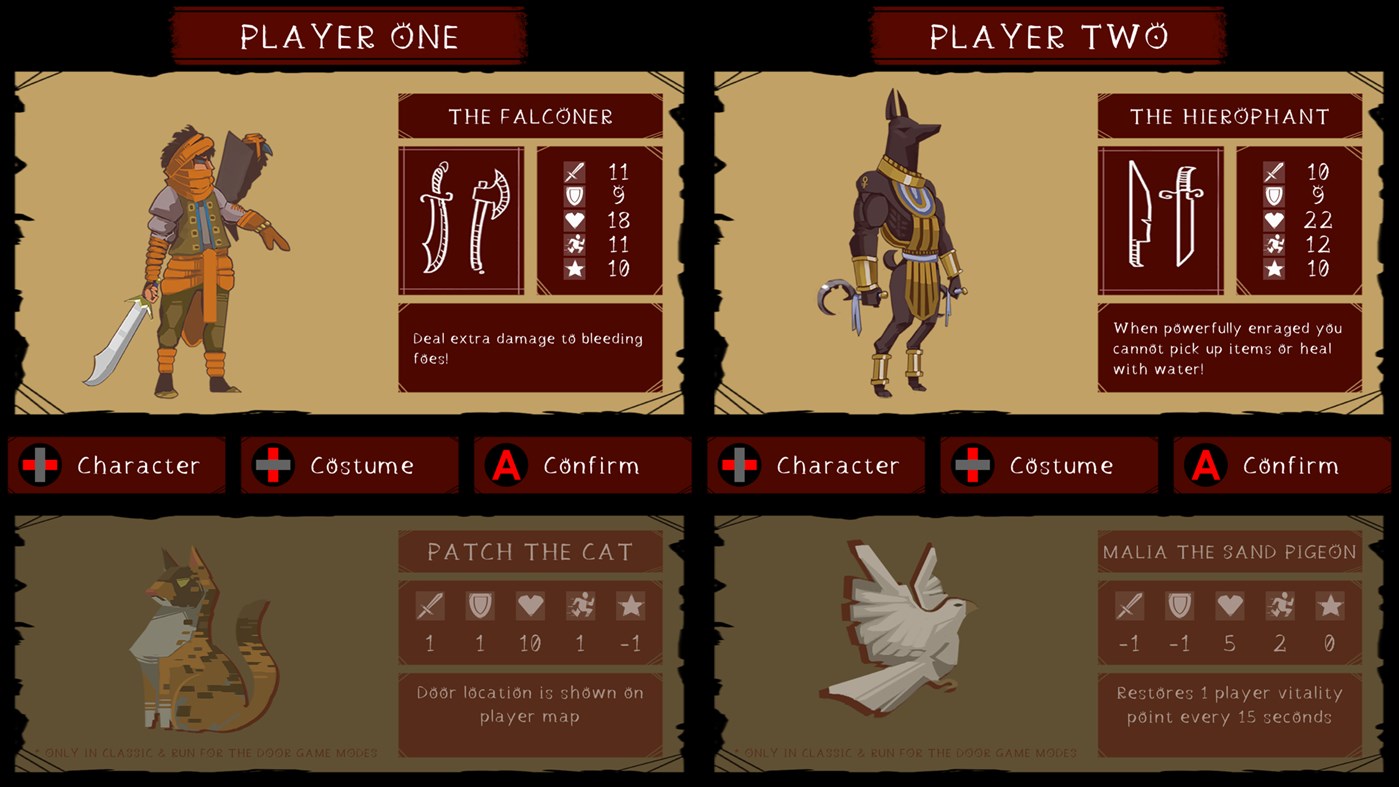The image size is (1399, 787).
Task: Confirm Player Two's character selection
Action: (x=1282, y=465)
